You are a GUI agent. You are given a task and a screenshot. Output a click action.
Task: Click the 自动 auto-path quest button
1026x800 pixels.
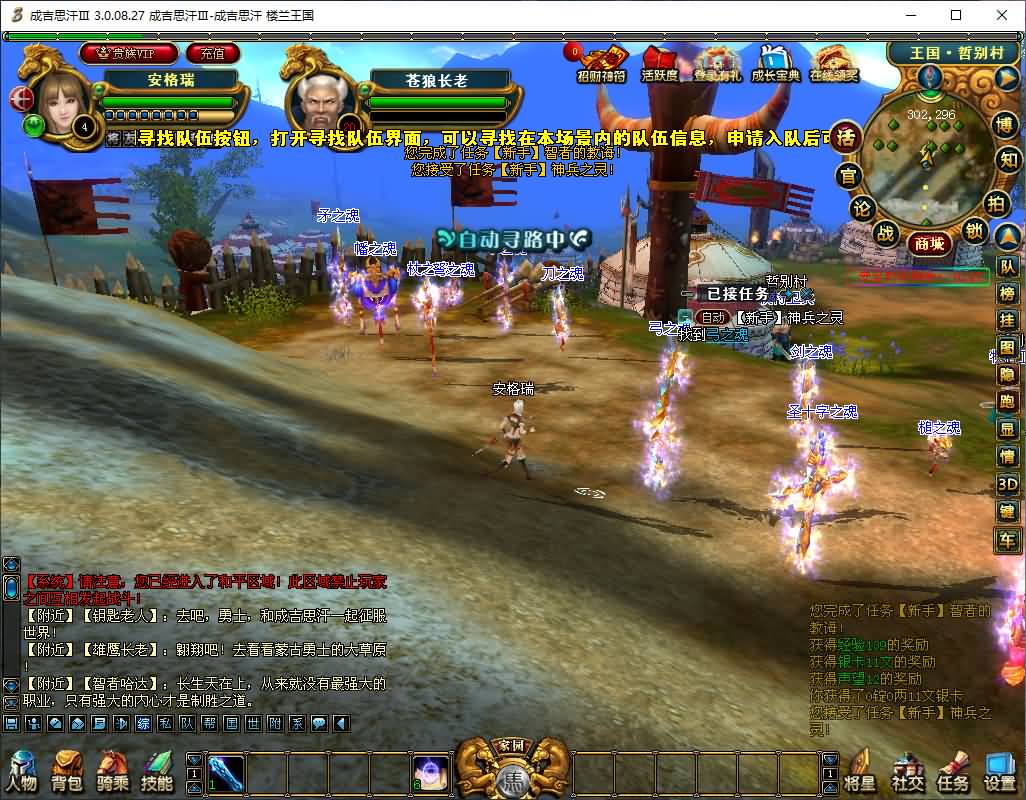tap(711, 317)
